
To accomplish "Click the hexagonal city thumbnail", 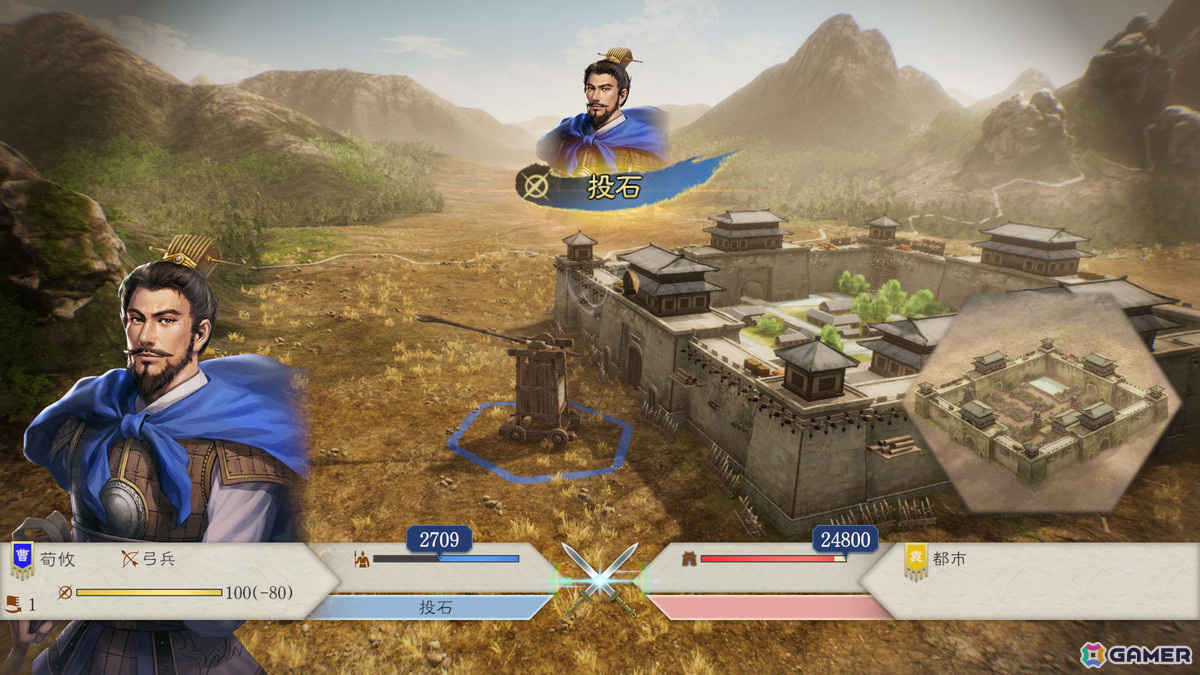I will [x=1040, y=400].
